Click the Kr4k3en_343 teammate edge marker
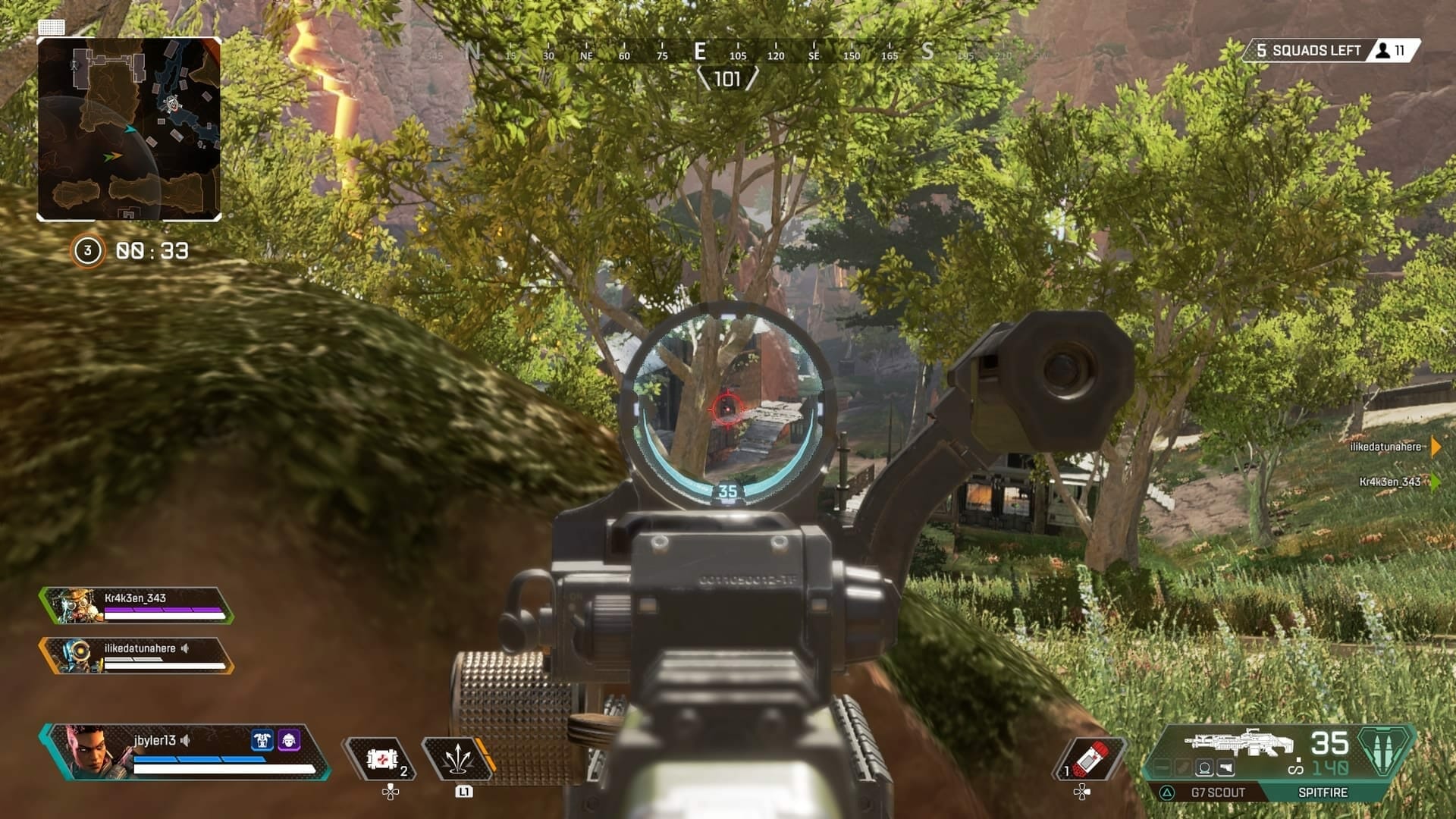1456x819 pixels. pos(1435,482)
